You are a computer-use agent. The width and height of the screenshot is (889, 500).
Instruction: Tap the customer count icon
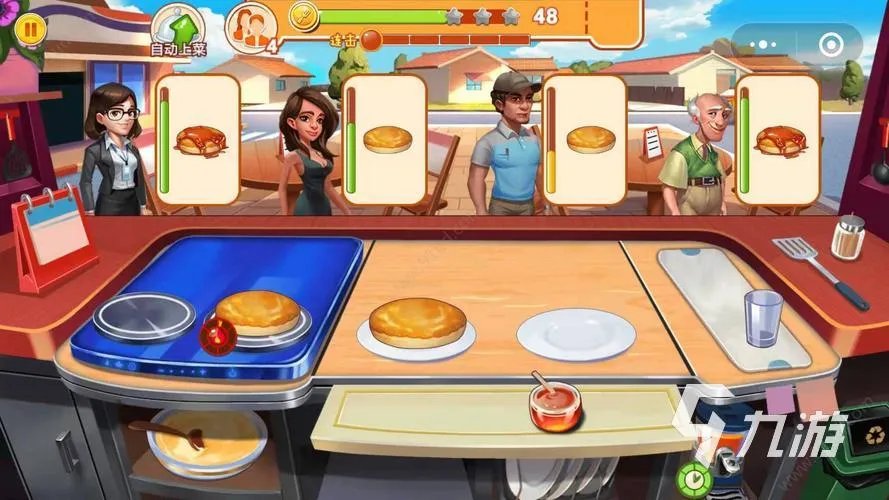click(x=250, y=26)
